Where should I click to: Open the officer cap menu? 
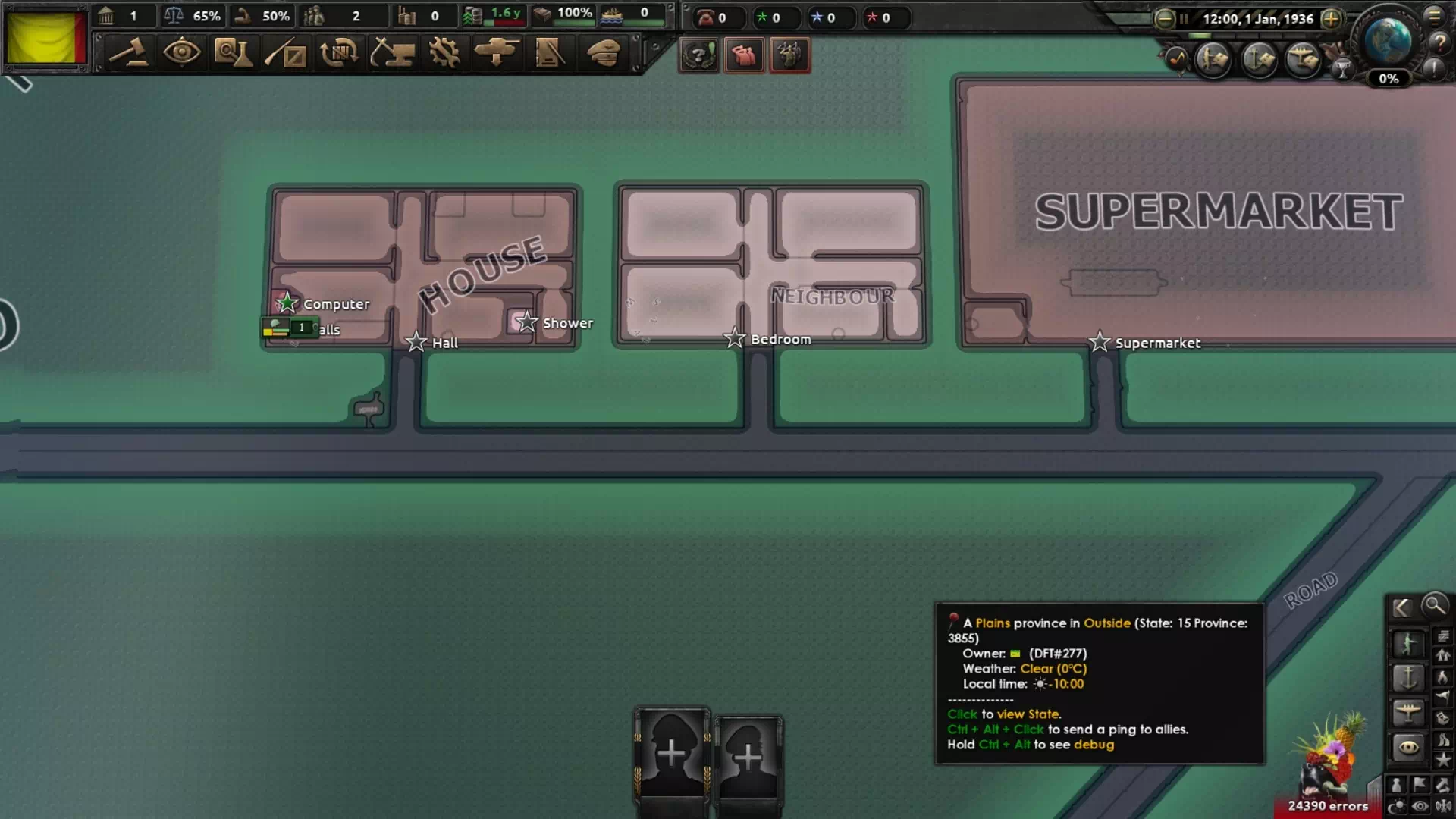coord(604,53)
